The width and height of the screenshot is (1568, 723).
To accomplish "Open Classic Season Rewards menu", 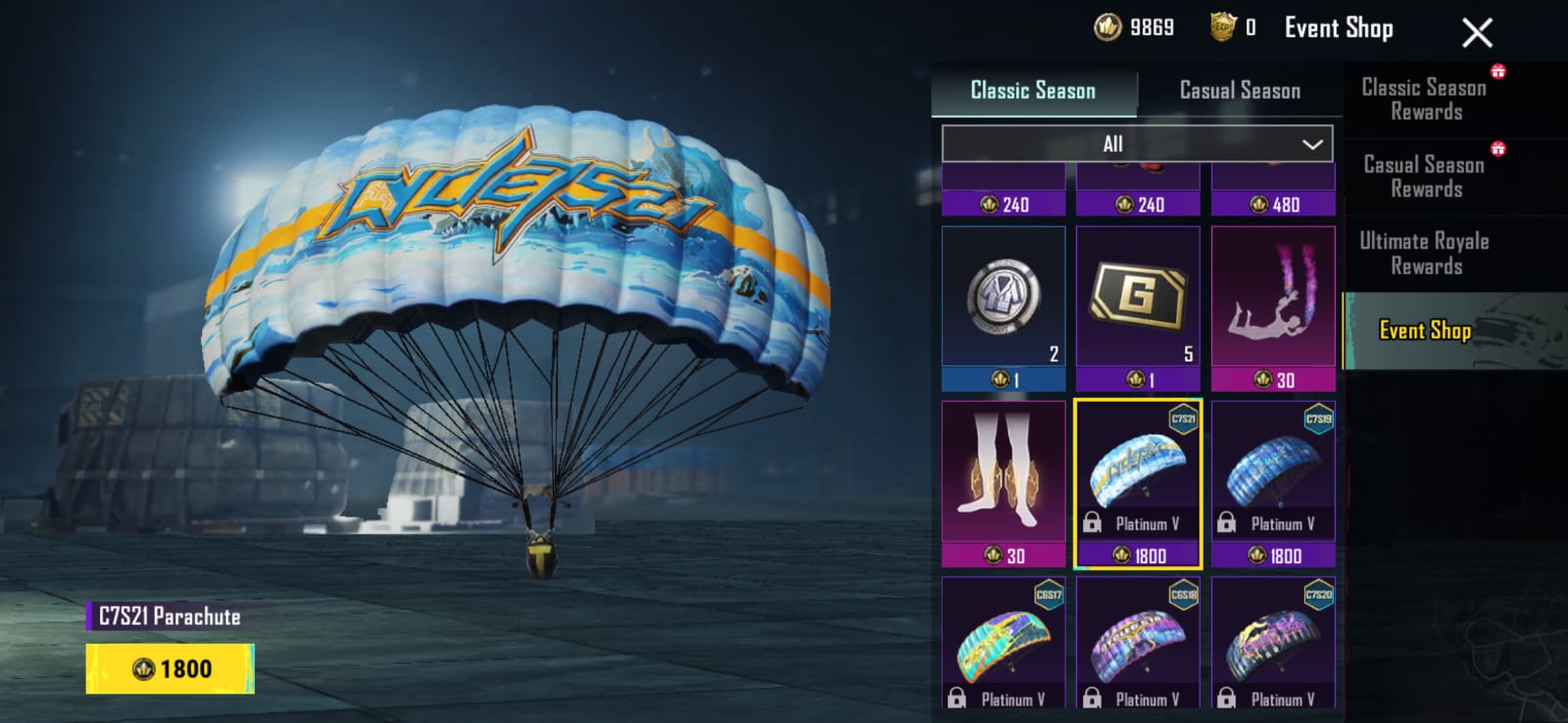I will (x=1424, y=100).
